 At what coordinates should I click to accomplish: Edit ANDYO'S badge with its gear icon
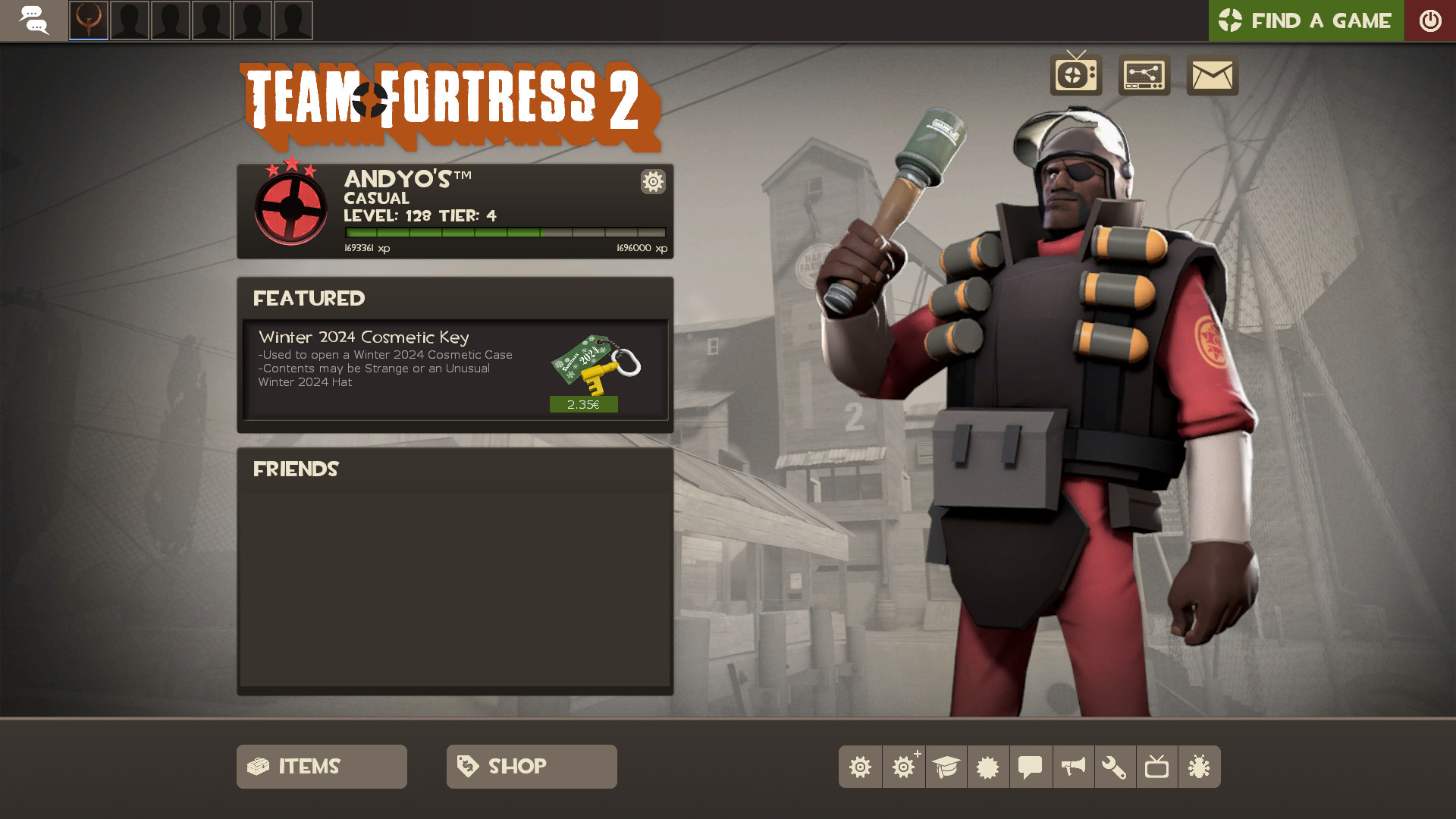[652, 182]
